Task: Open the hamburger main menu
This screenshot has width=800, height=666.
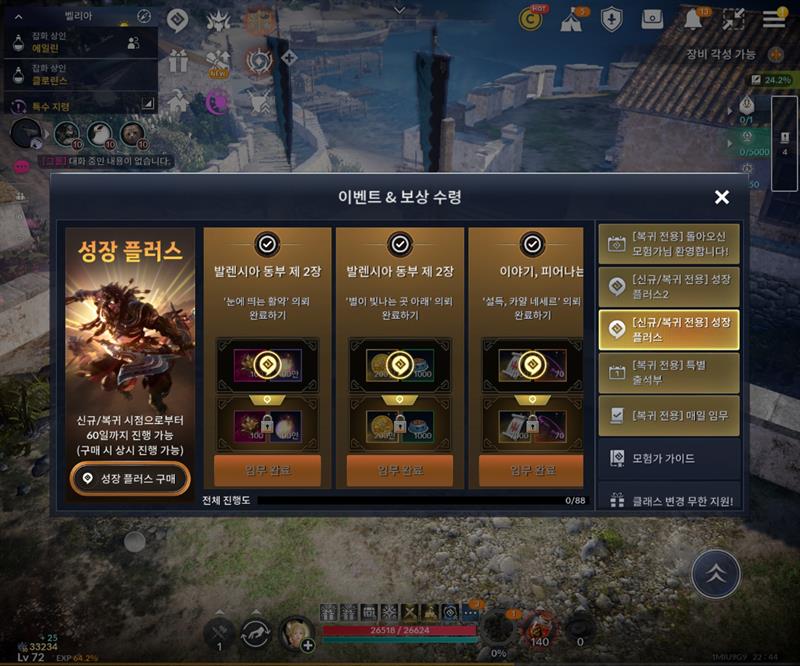Action: tap(774, 18)
